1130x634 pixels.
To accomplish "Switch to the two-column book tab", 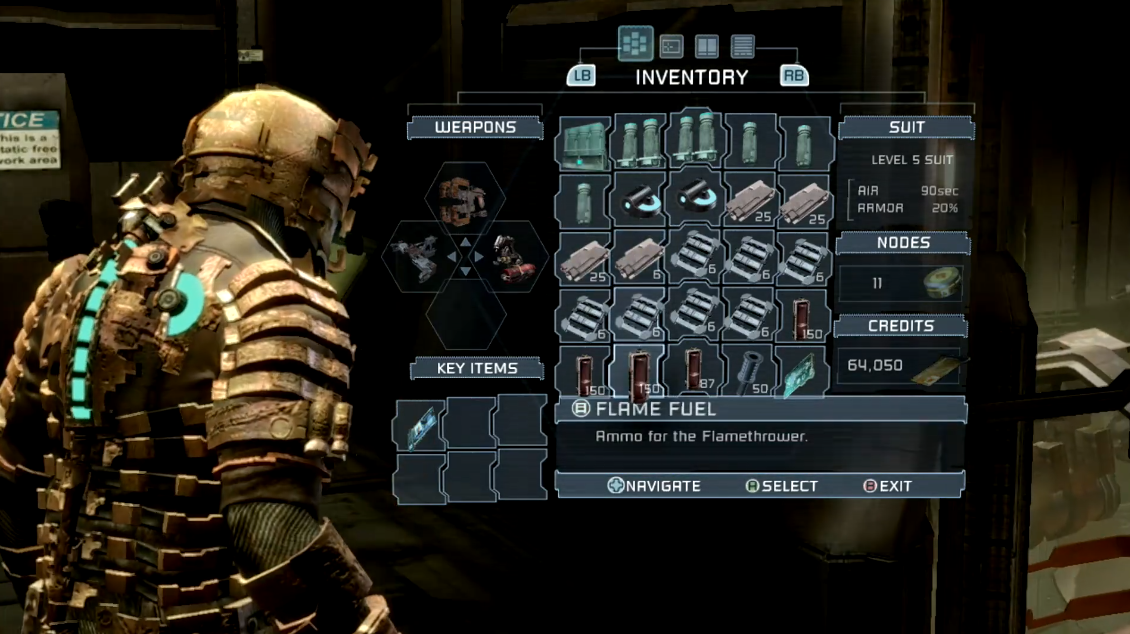I will [x=707, y=46].
